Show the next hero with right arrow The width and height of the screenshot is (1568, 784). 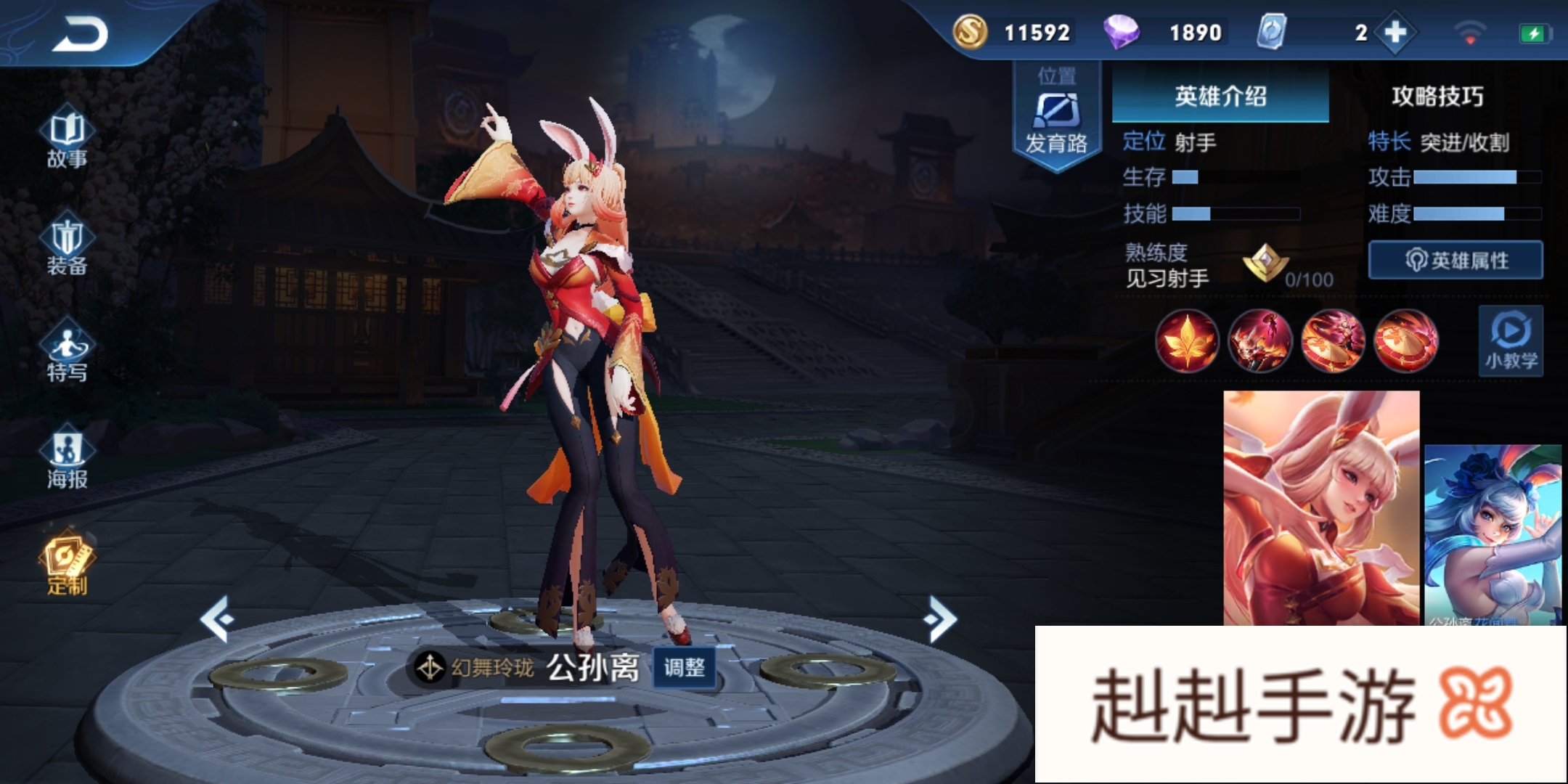click(941, 619)
